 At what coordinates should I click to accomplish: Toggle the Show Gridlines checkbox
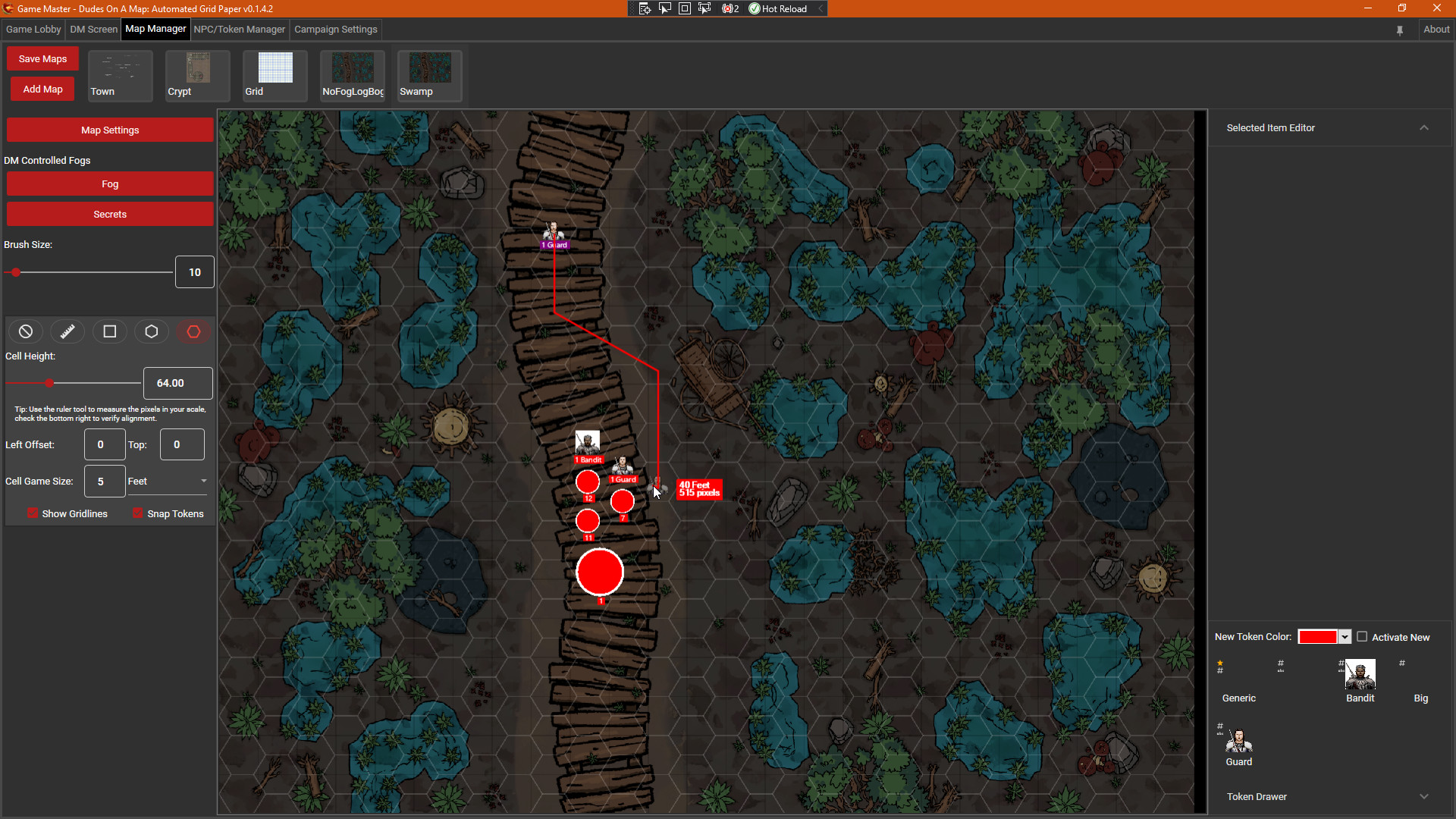click(33, 513)
